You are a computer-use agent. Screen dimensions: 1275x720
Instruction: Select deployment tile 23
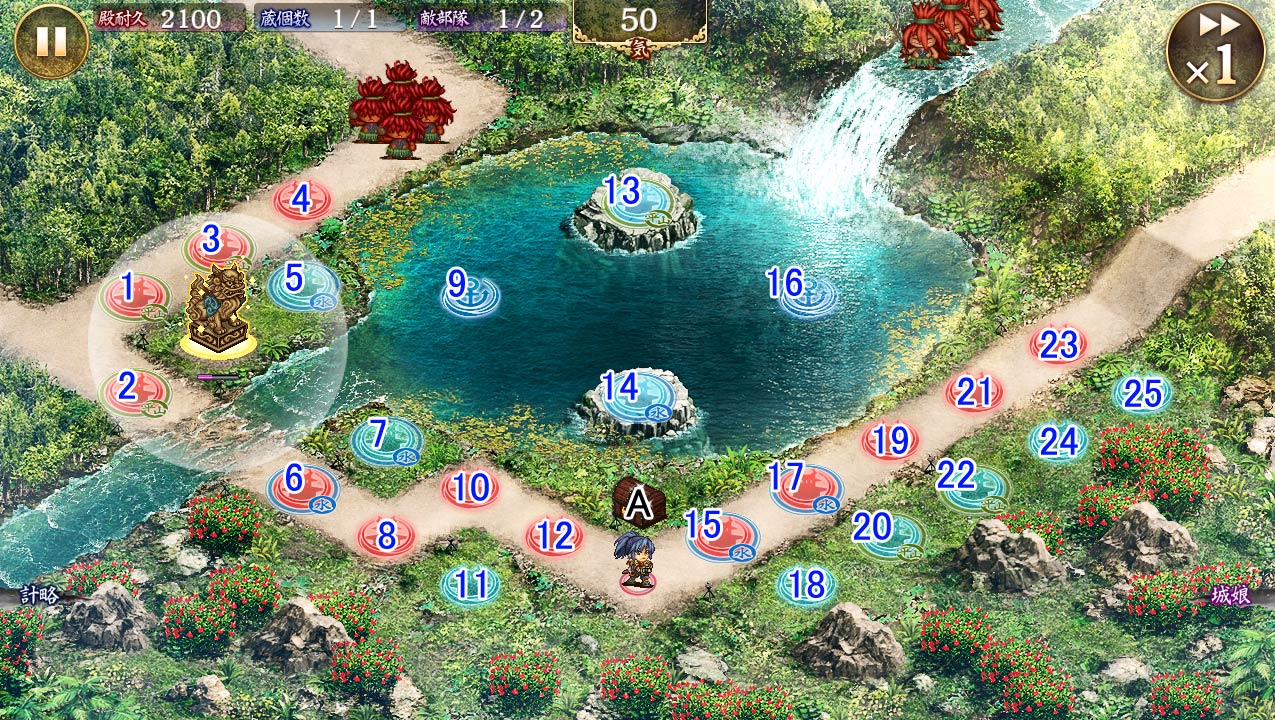1059,346
